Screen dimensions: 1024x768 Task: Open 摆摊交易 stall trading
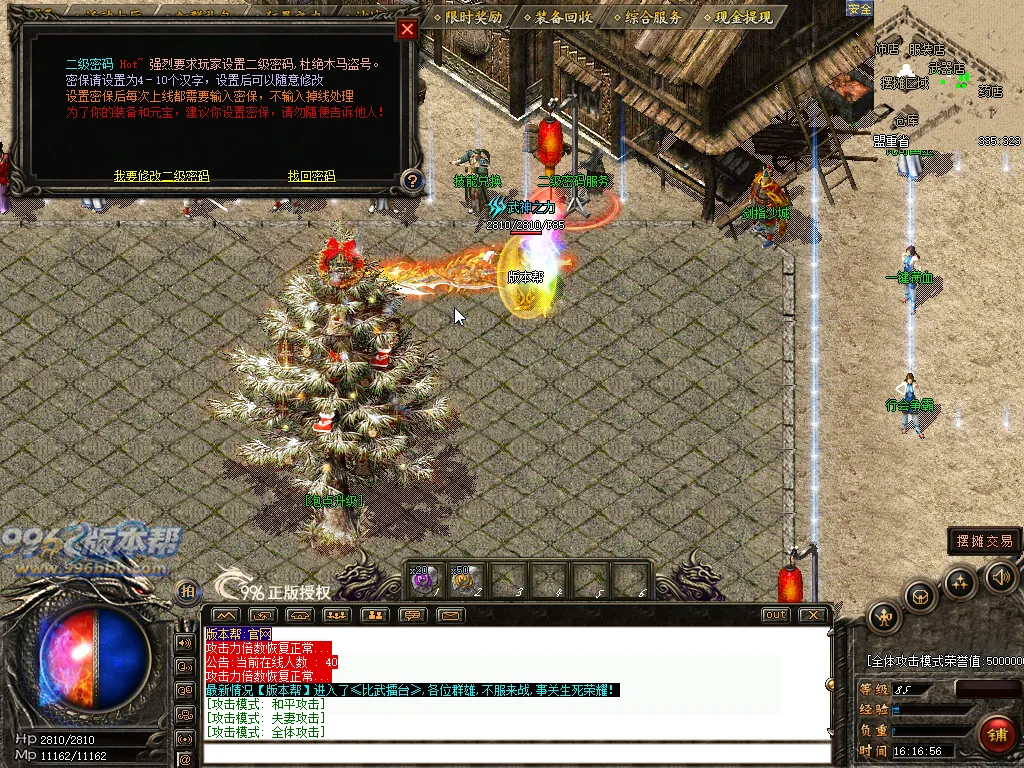[x=984, y=541]
